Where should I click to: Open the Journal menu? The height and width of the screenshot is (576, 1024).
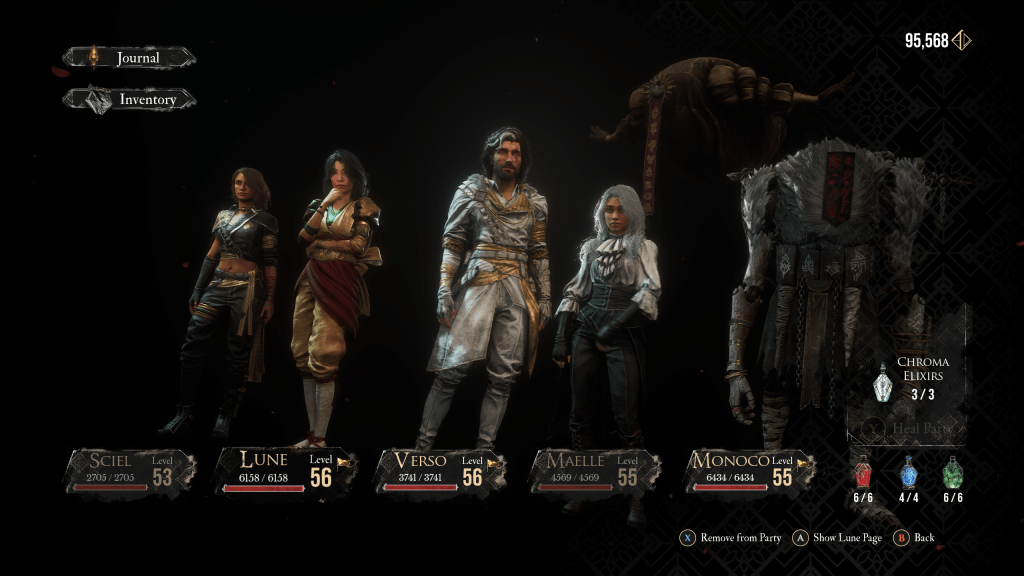130,58
